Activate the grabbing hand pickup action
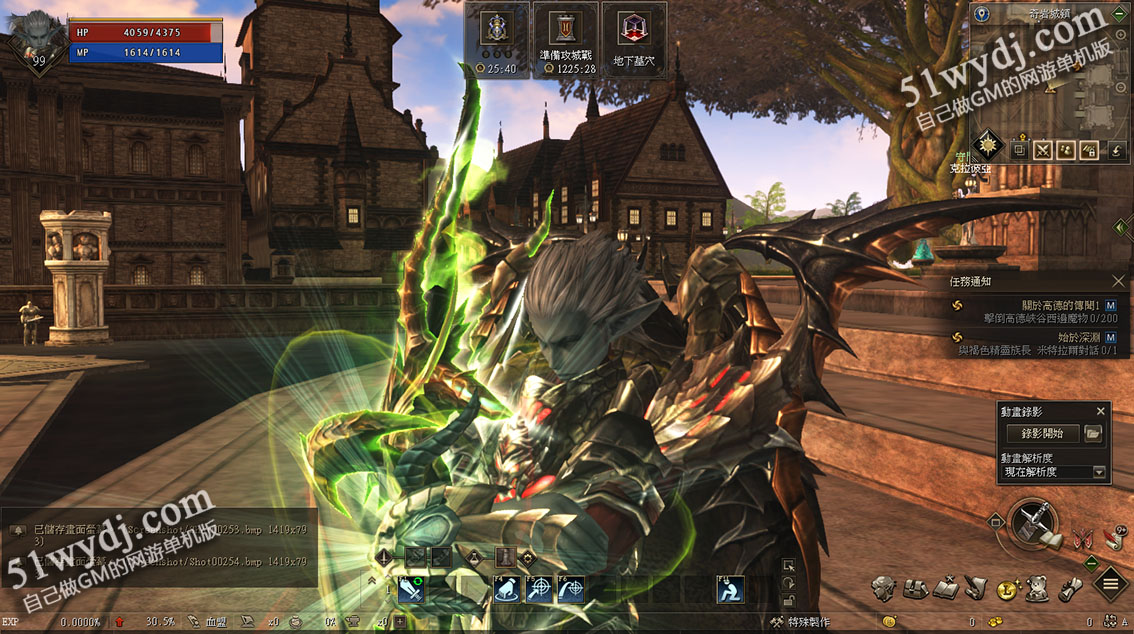 tap(507, 590)
